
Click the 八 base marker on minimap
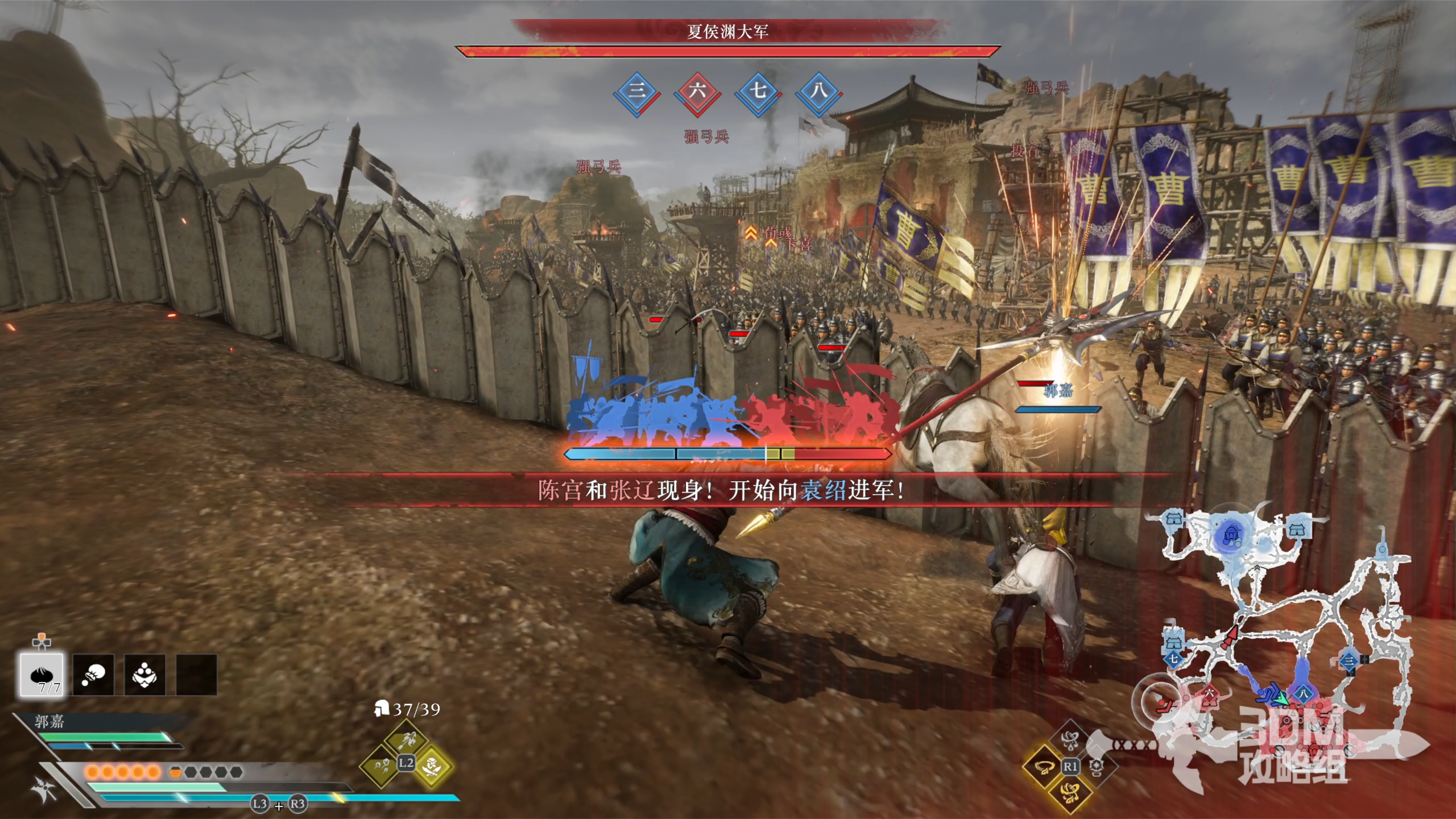[1303, 693]
